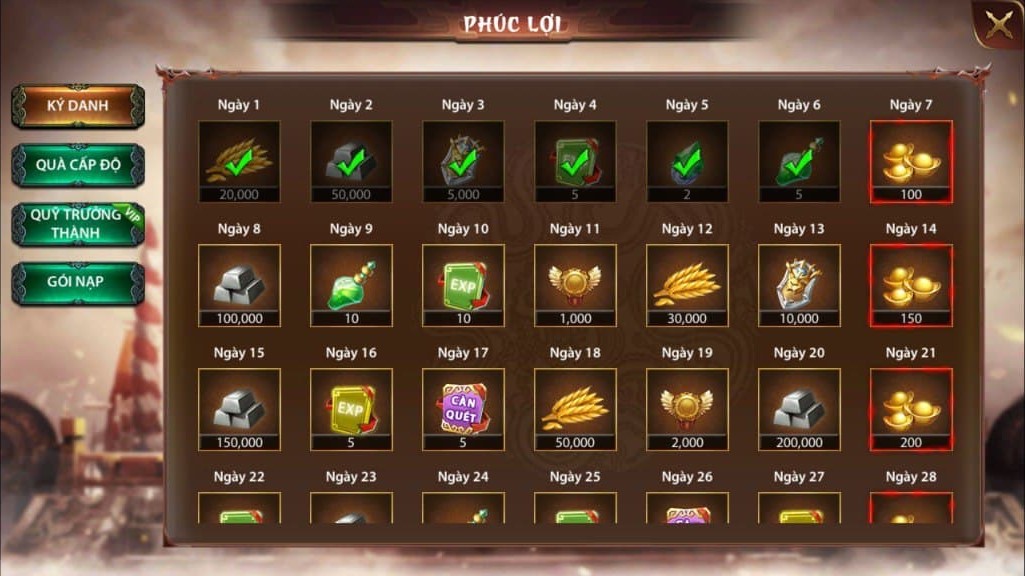Choose the Ngày 16 yellow EXP book reward
The width and height of the screenshot is (1025, 576).
(x=351, y=409)
